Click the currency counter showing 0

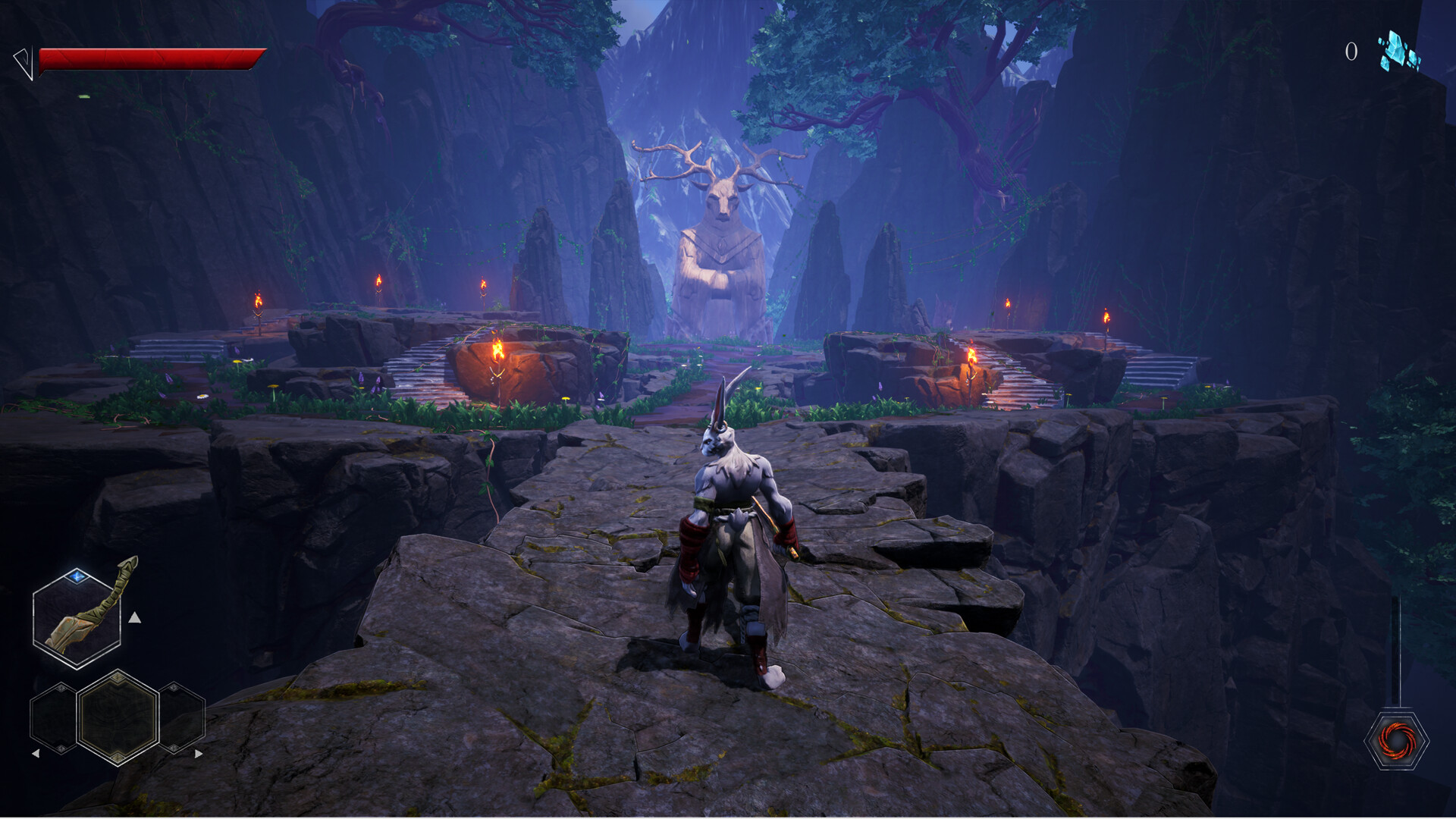(1351, 51)
